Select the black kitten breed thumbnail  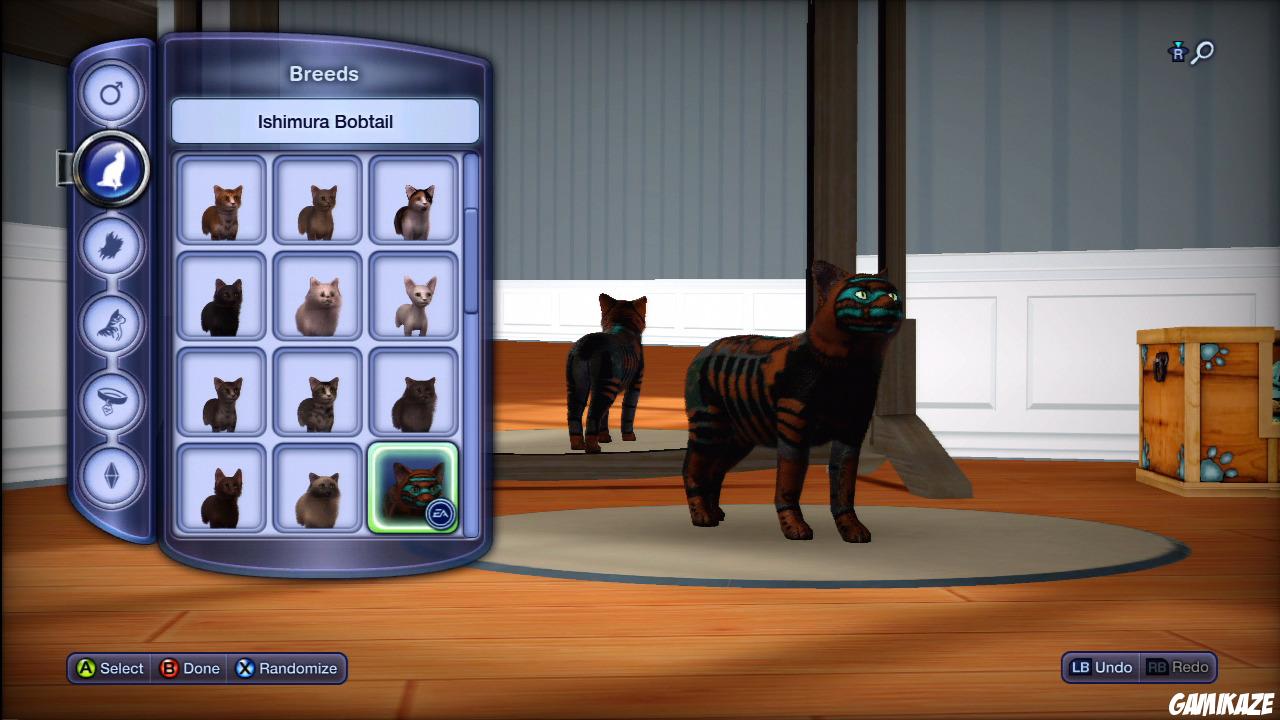[x=221, y=297]
